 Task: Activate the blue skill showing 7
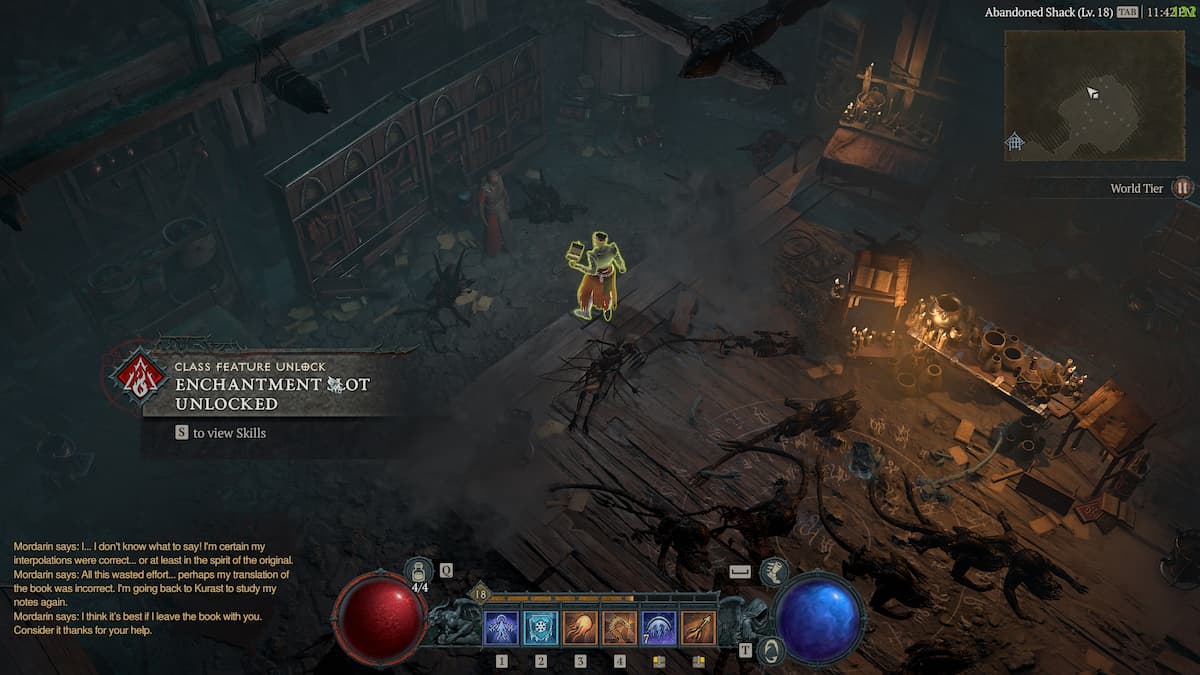pos(659,628)
